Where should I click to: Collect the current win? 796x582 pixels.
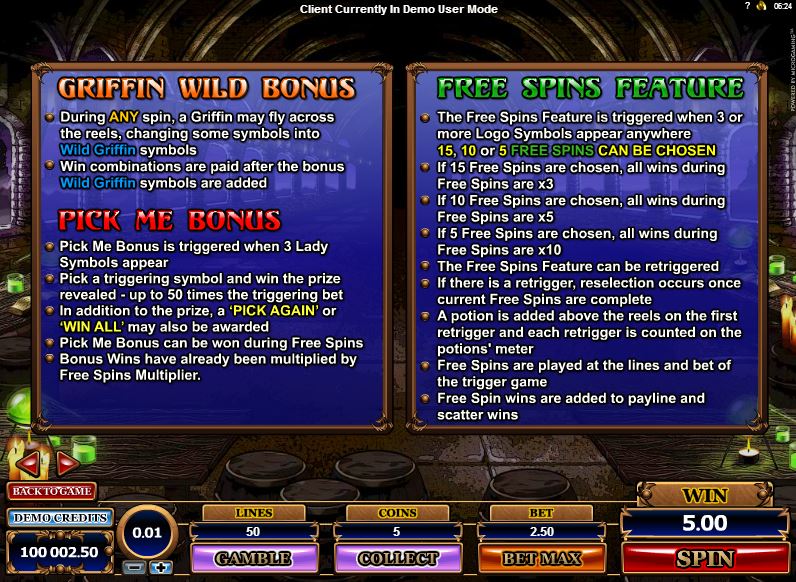click(x=397, y=557)
